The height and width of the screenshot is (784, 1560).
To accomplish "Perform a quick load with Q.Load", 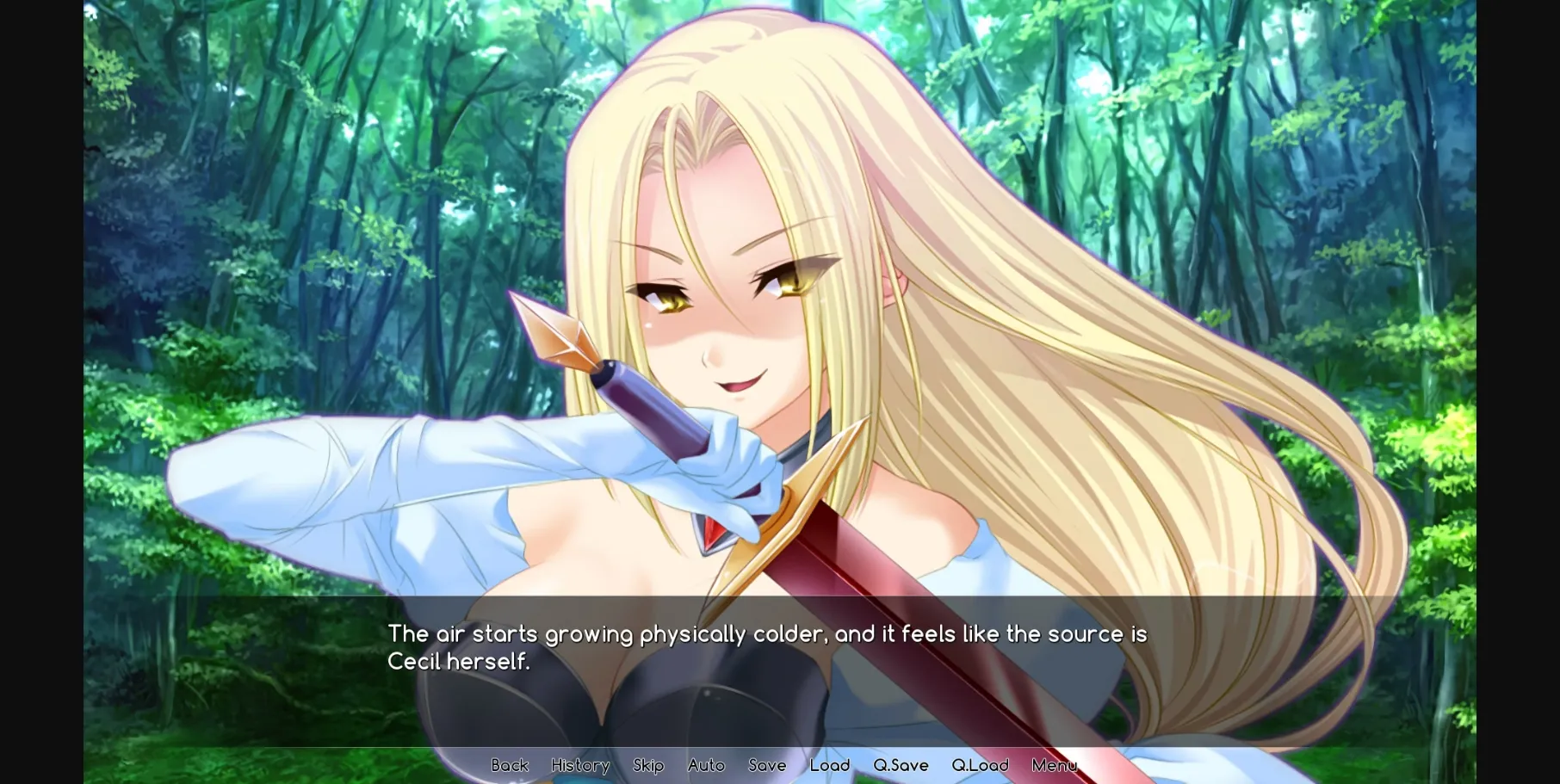I will 980,765.
